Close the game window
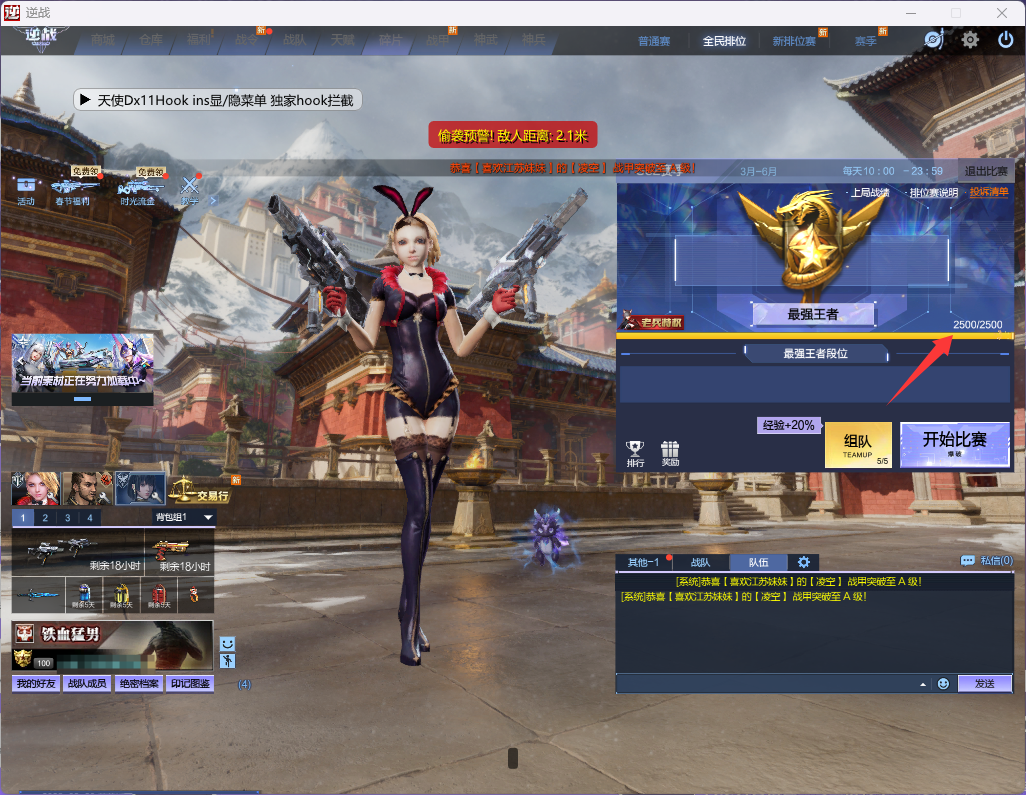The width and height of the screenshot is (1026, 795). [1002, 12]
